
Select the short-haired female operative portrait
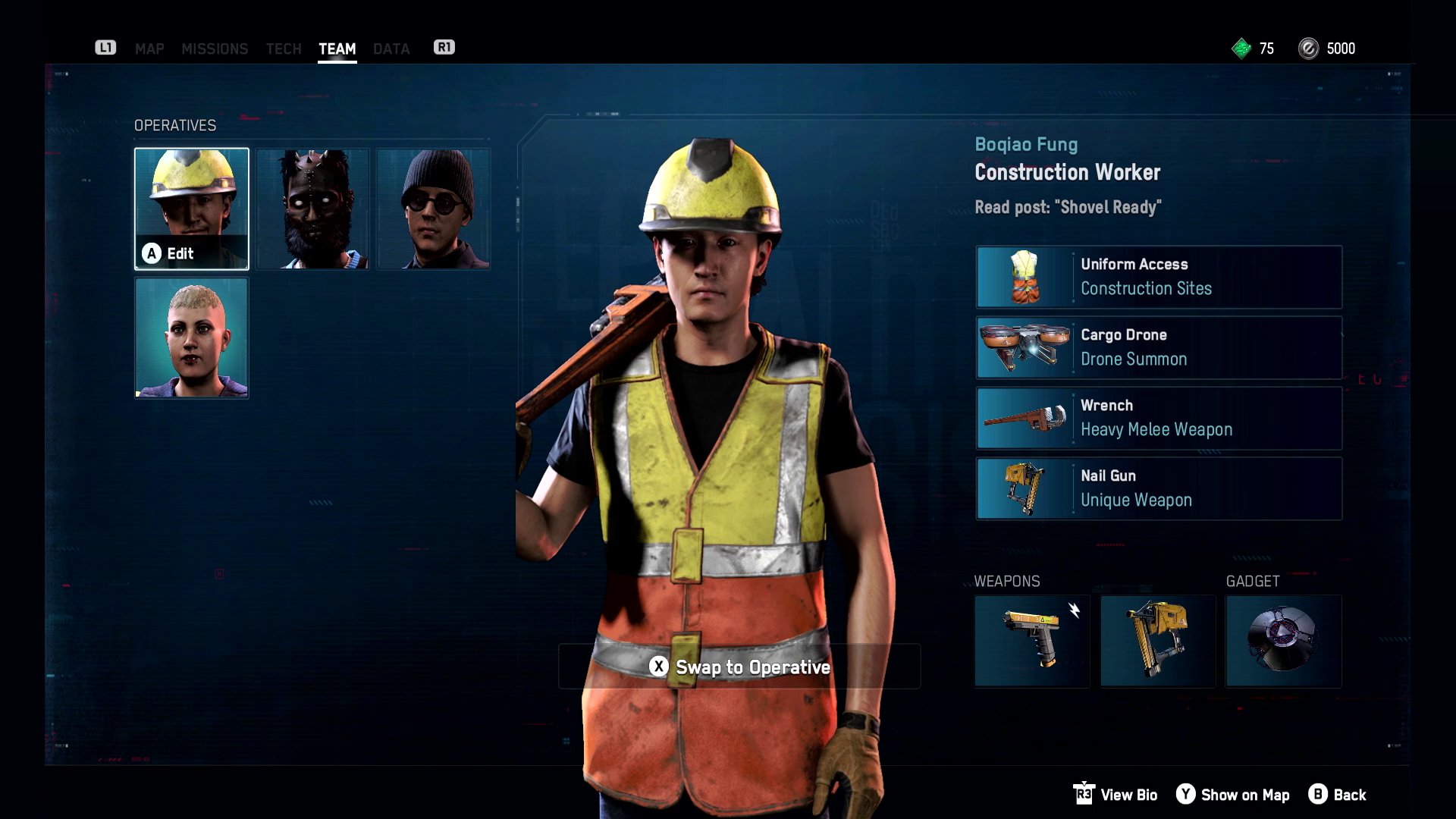click(x=191, y=338)
